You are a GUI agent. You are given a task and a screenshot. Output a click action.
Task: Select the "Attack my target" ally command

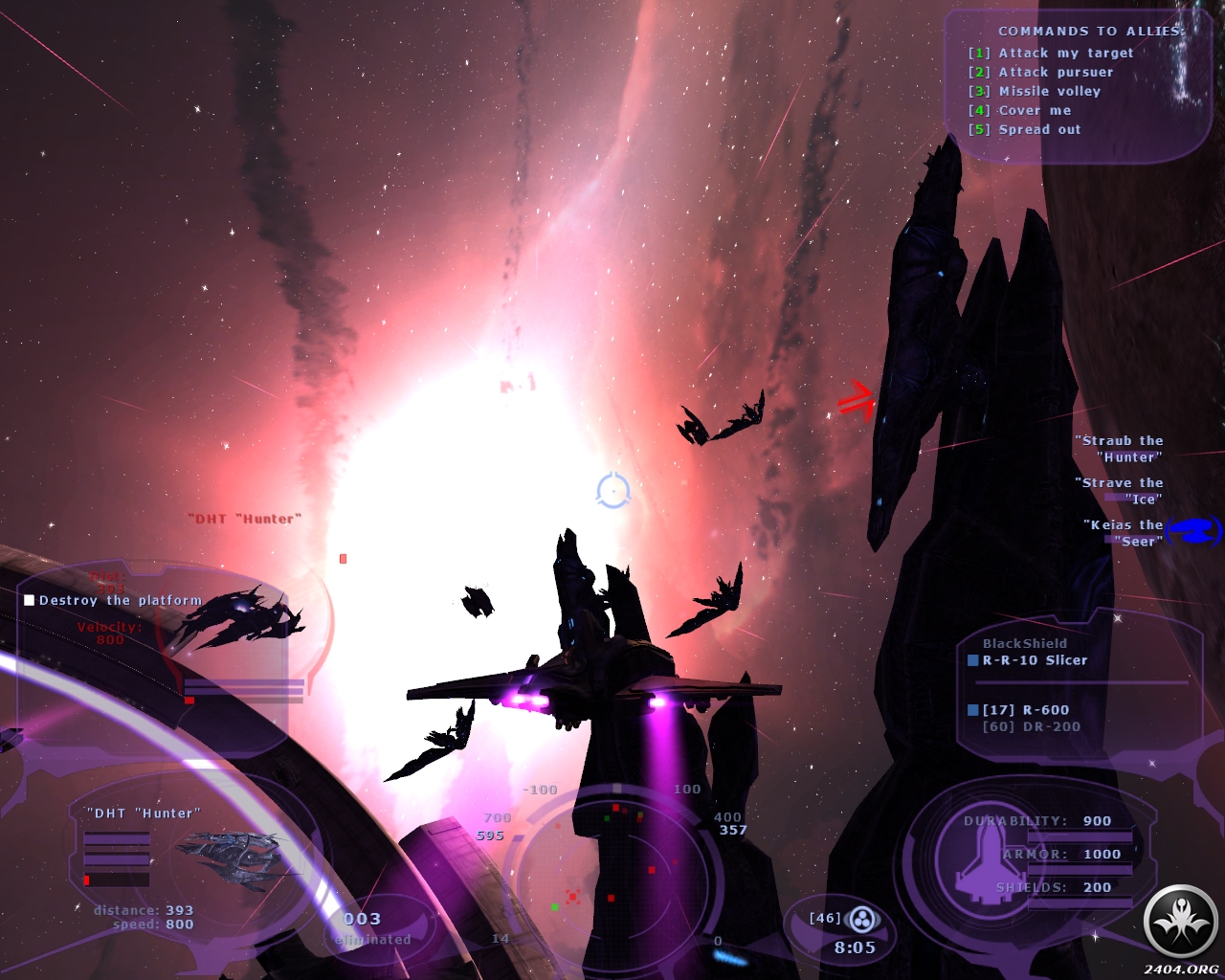tap(1064, 54)
